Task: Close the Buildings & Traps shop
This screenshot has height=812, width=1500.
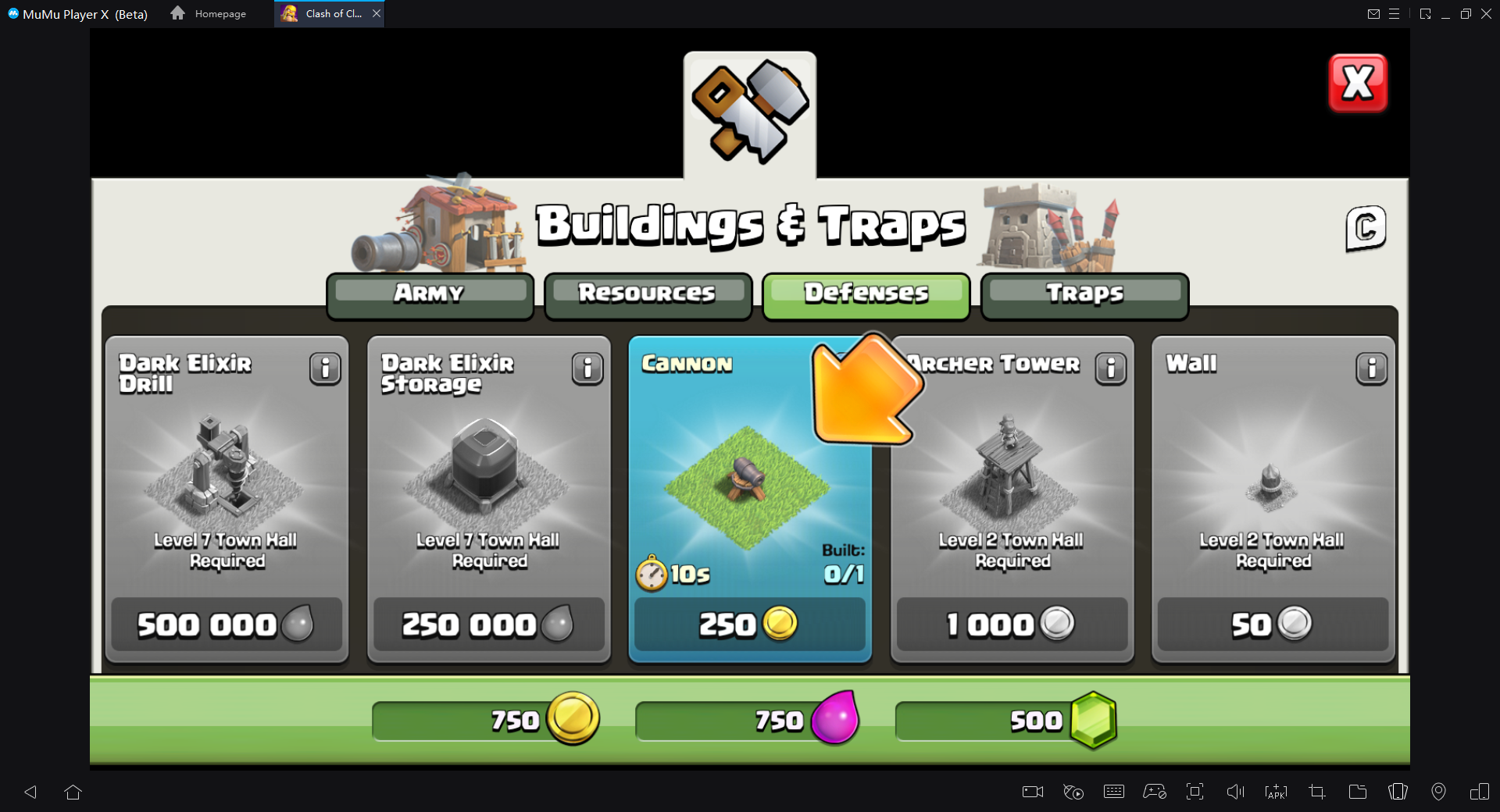Action: (x=1358, y=83)
